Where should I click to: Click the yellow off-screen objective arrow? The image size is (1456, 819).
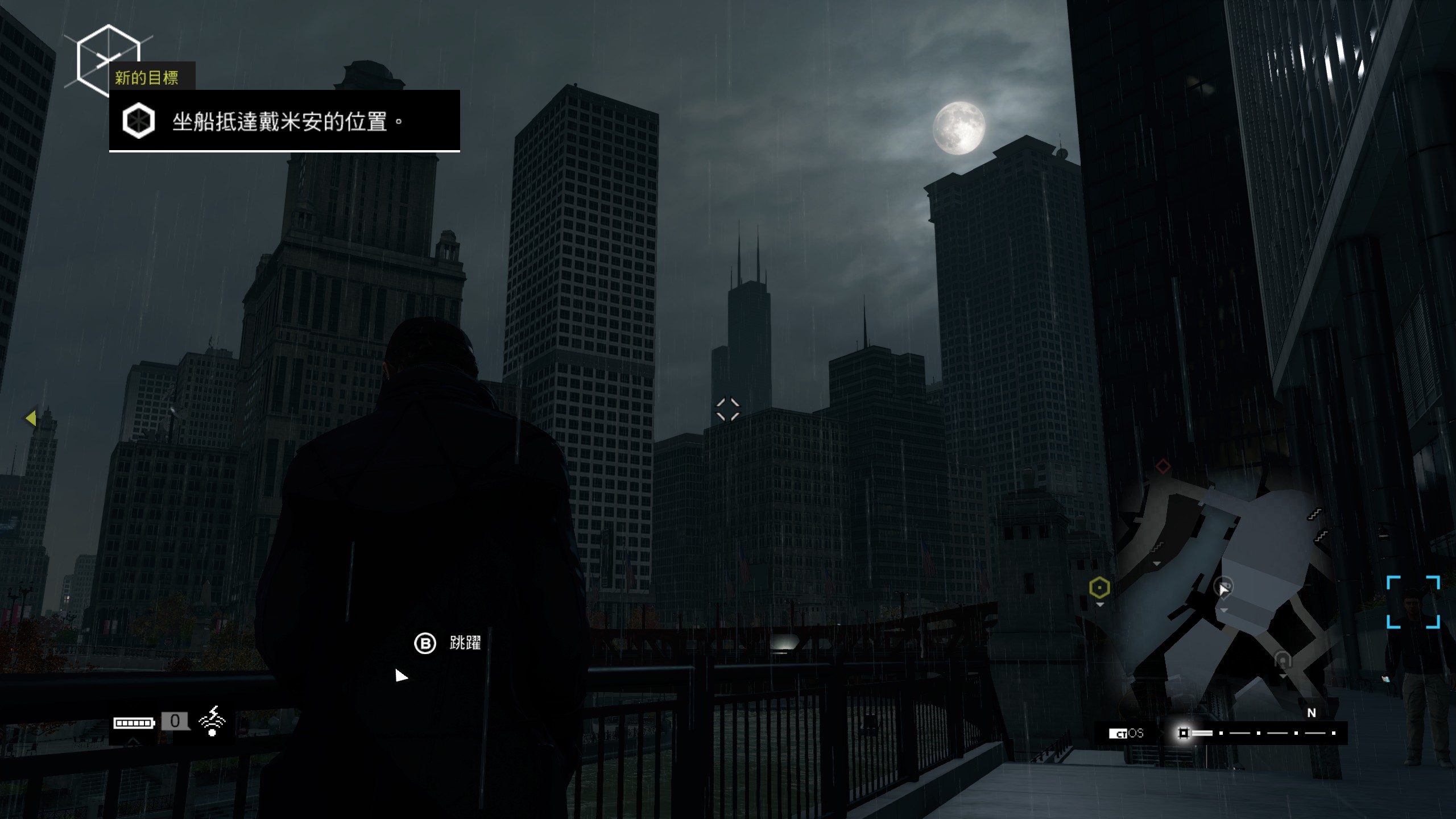(31, 418)
